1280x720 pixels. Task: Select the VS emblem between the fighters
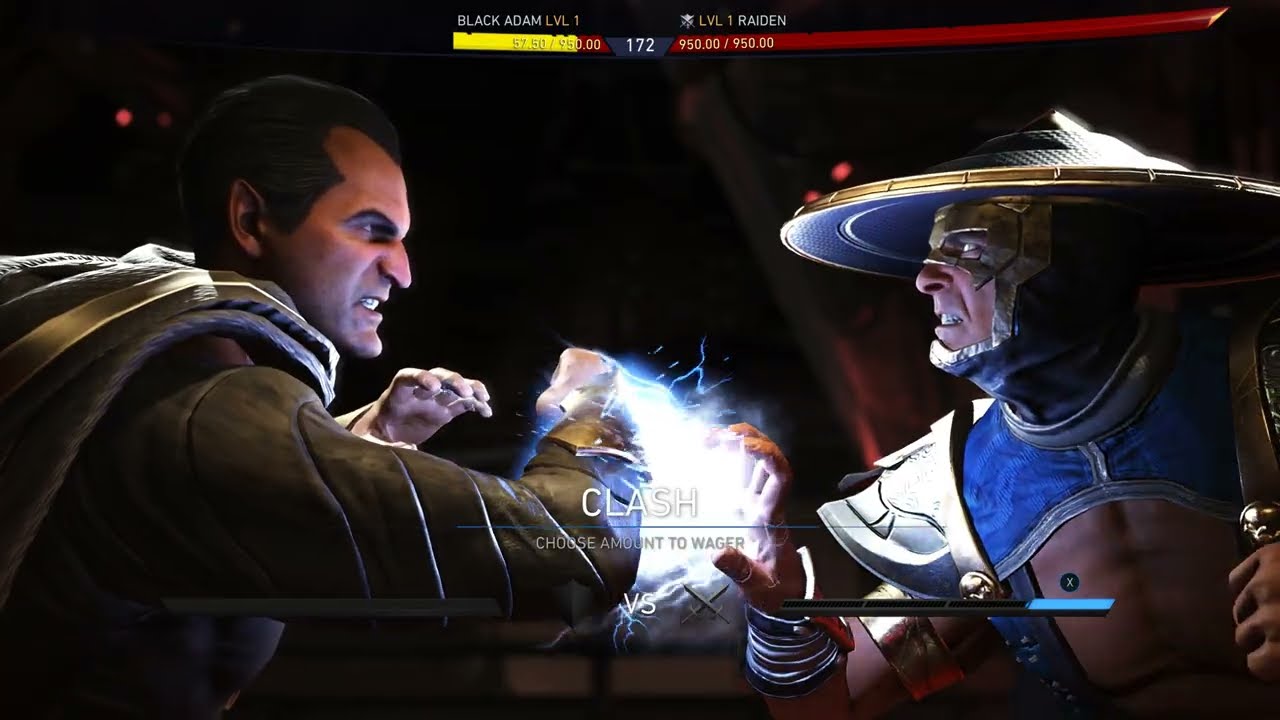pos(640,605)
